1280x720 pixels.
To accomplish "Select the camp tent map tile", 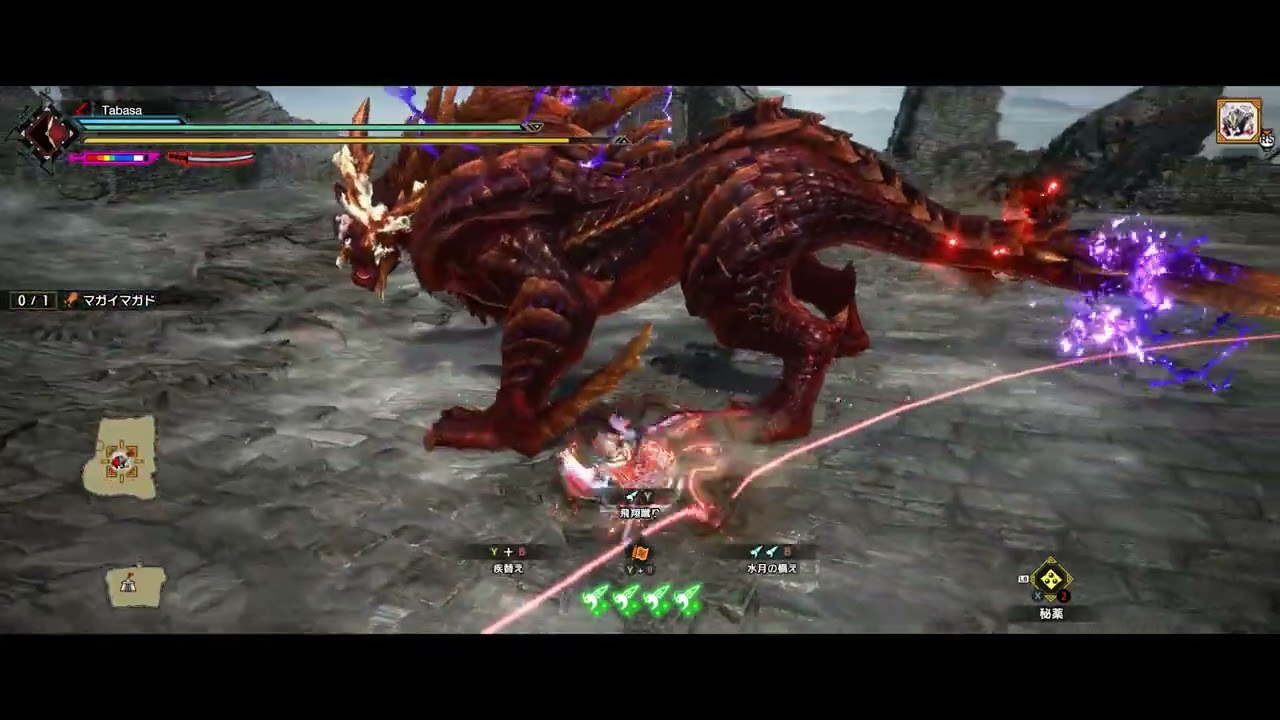I will [x=135, y=586].
